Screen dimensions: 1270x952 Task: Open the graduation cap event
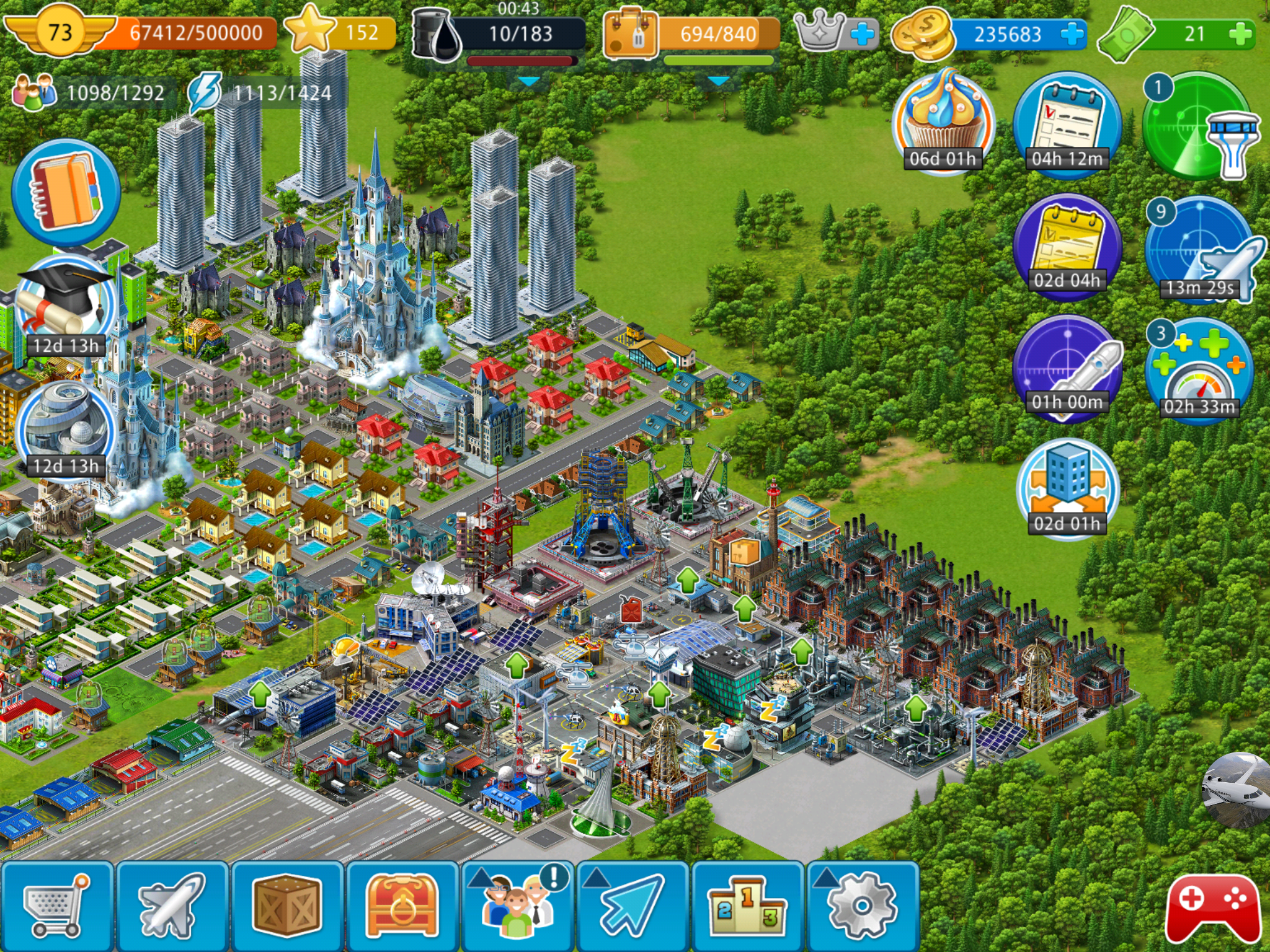65,308
